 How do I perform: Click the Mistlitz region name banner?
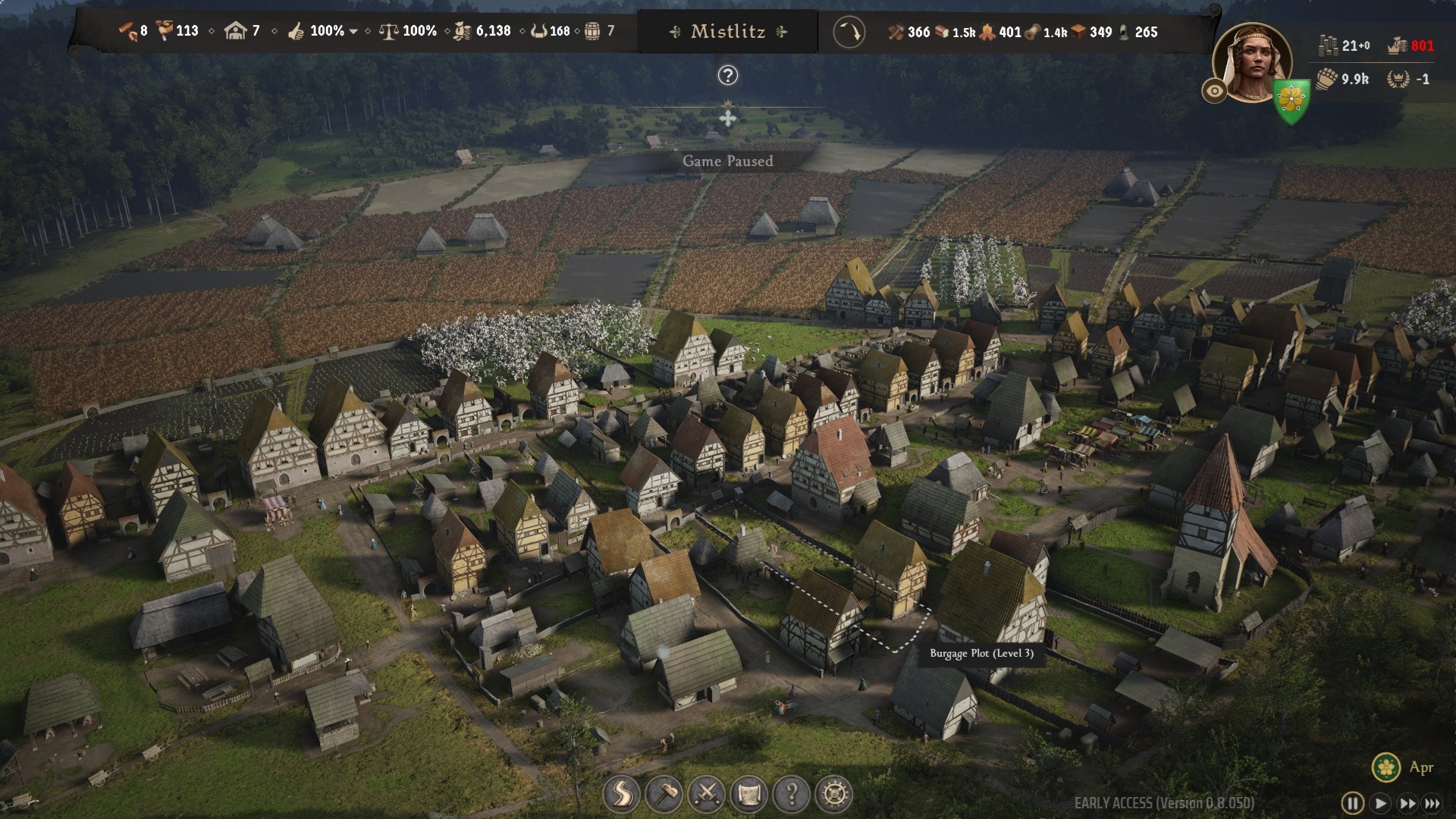[x=727, y=32]
